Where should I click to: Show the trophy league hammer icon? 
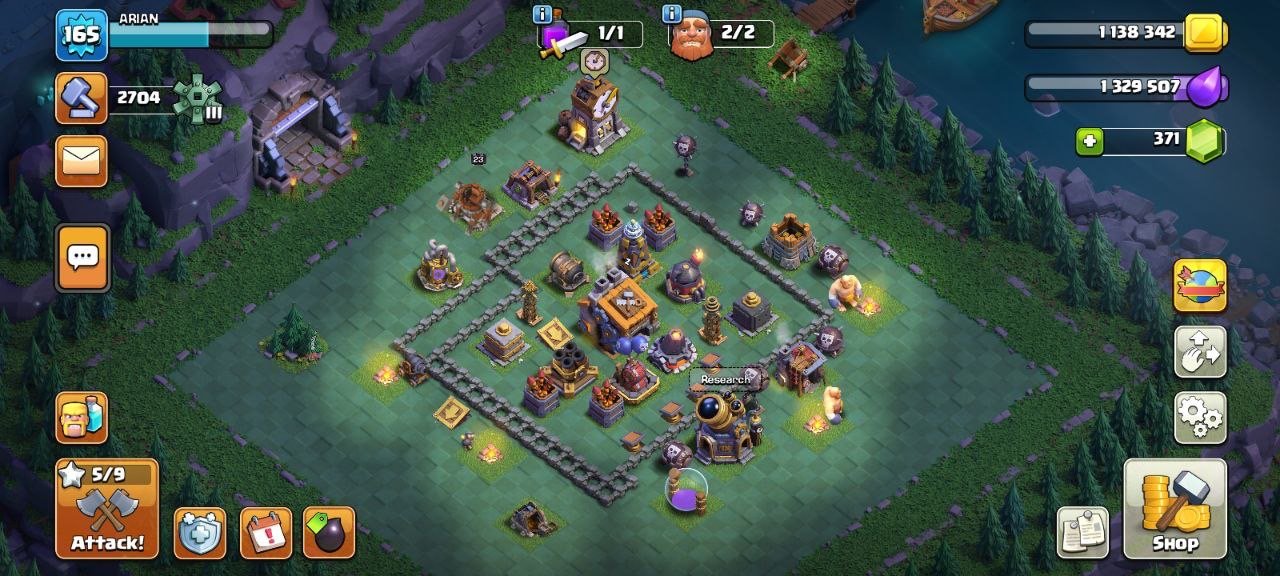pos(81,98)
